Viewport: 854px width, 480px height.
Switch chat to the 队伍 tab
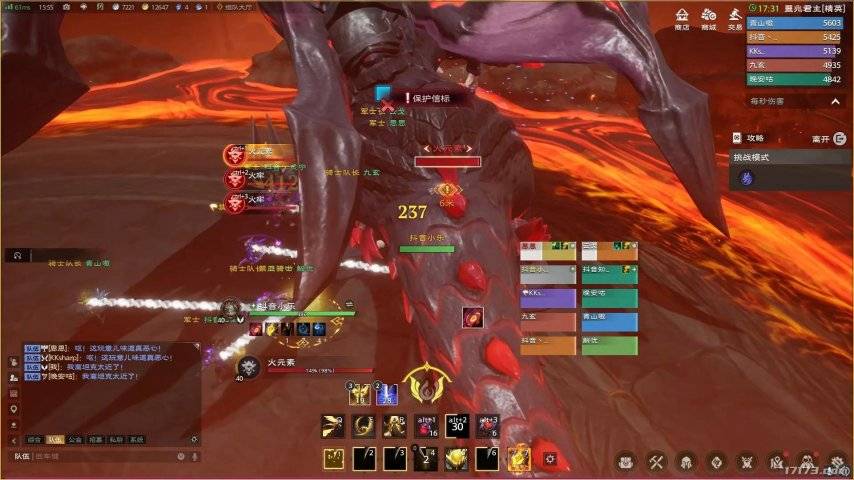pyautogui.click(x=56, y=439)
